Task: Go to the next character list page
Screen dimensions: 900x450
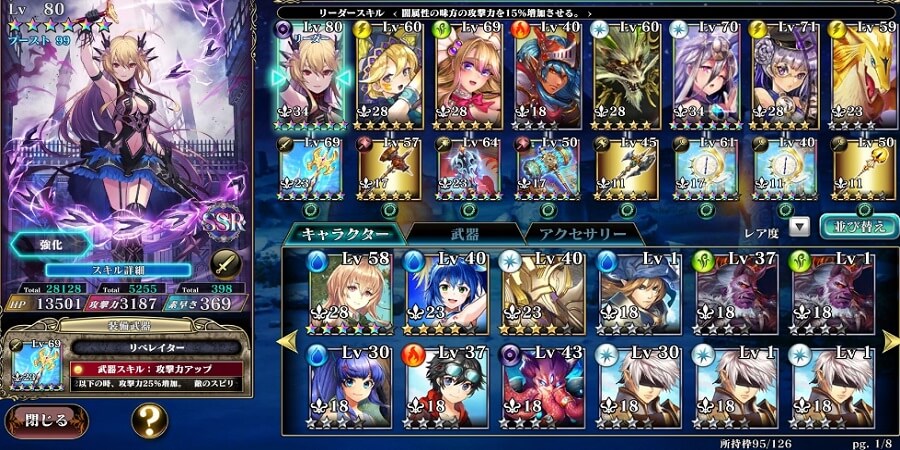Action: 890,342
